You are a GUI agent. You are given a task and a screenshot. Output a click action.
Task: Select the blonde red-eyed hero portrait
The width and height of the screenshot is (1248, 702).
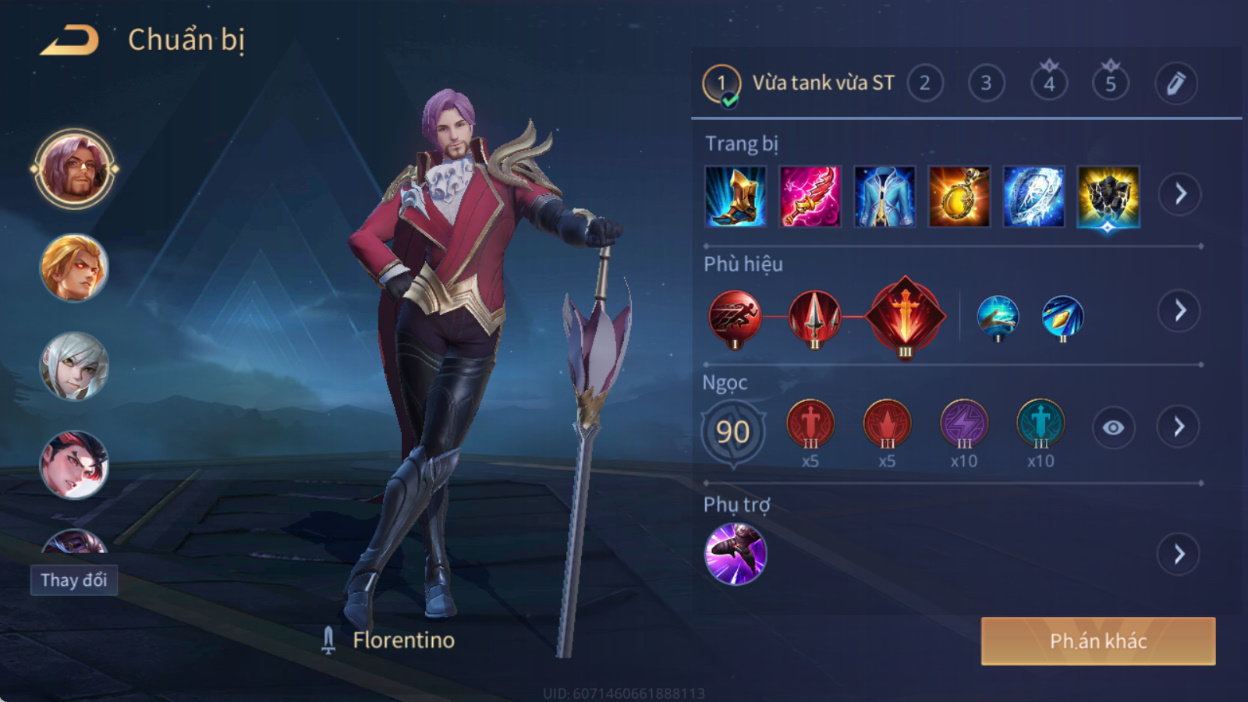tap(74, 267)
